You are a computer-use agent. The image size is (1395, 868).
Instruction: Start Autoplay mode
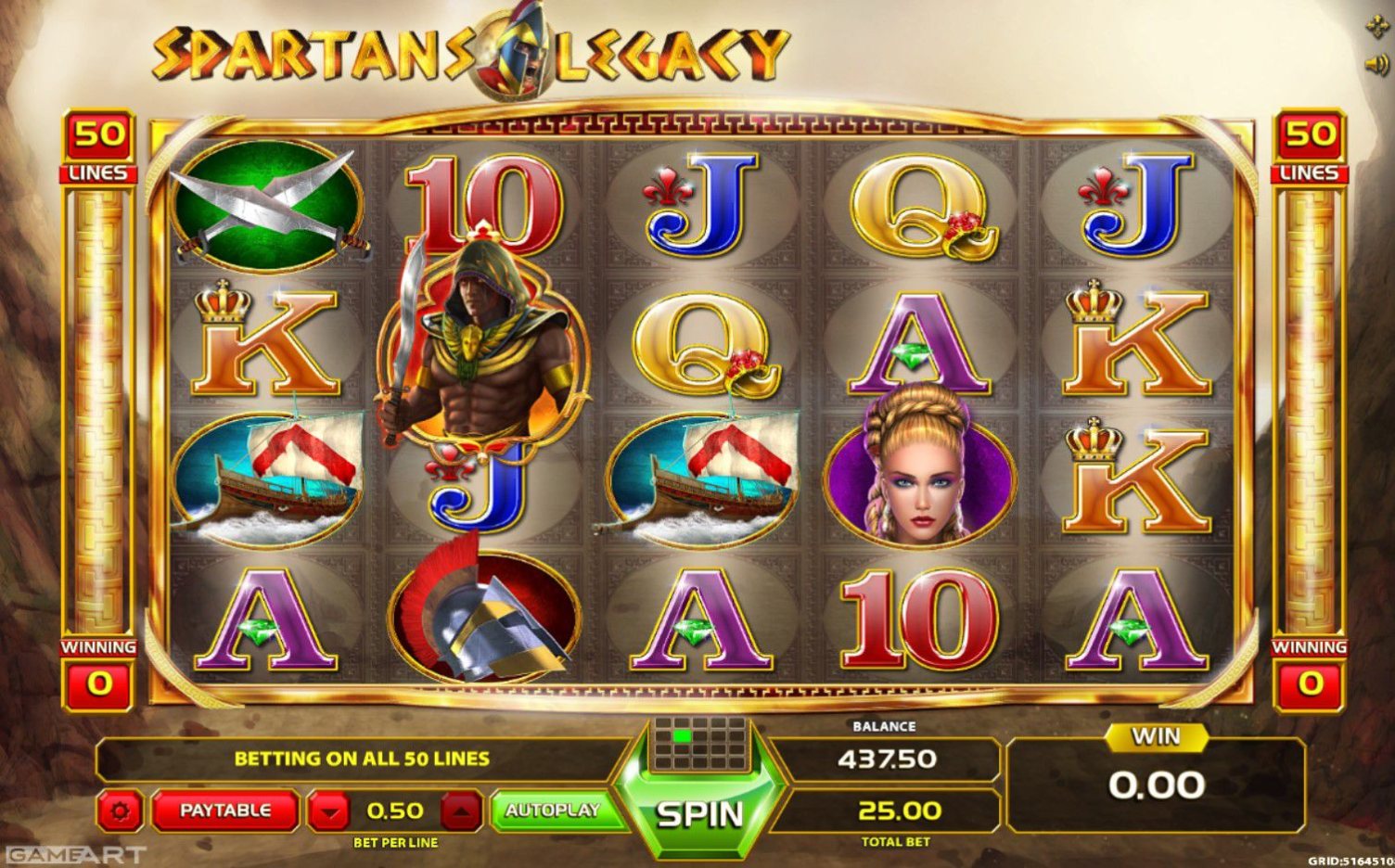point(553,811)
